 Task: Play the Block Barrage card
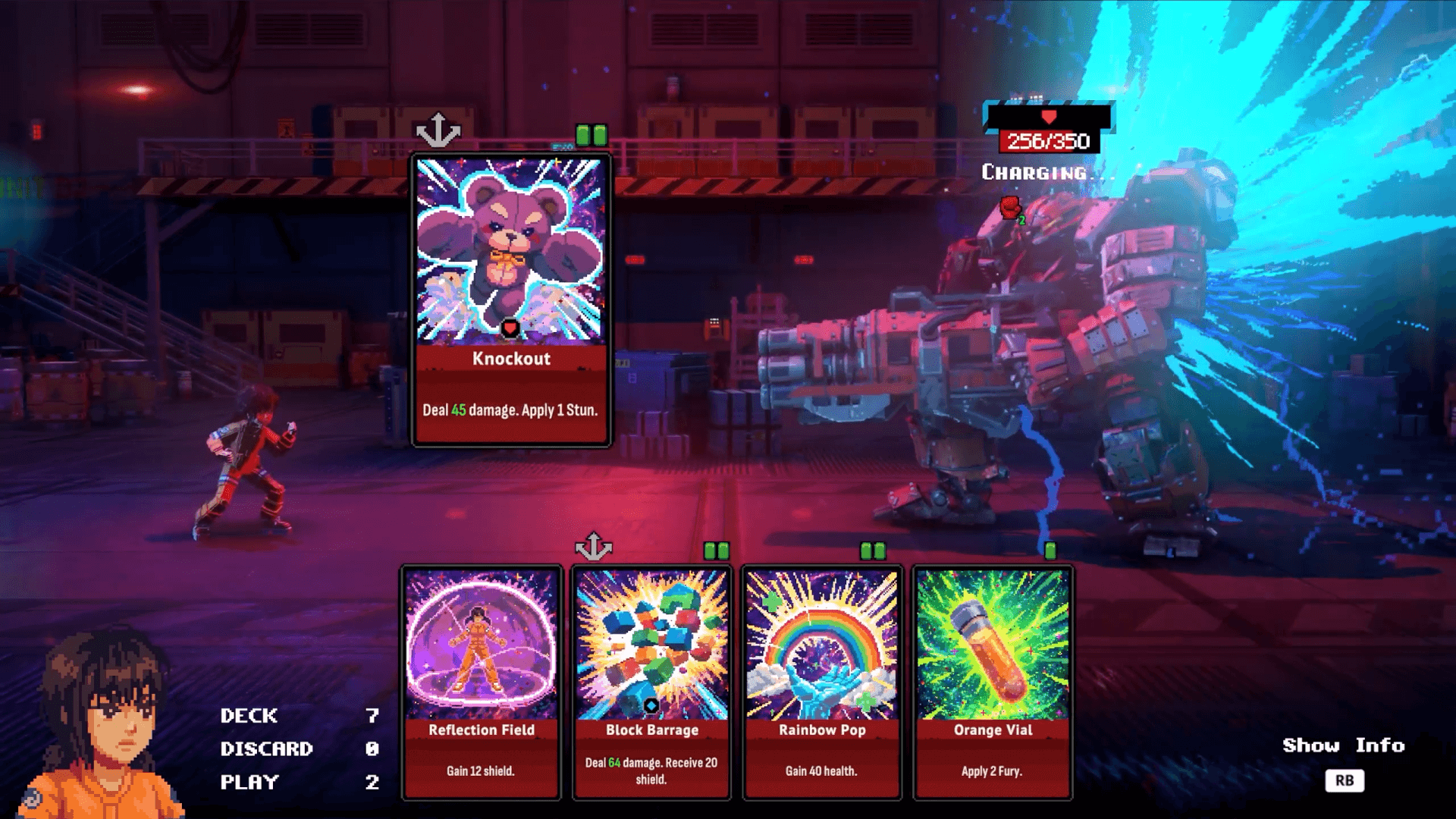652,682
